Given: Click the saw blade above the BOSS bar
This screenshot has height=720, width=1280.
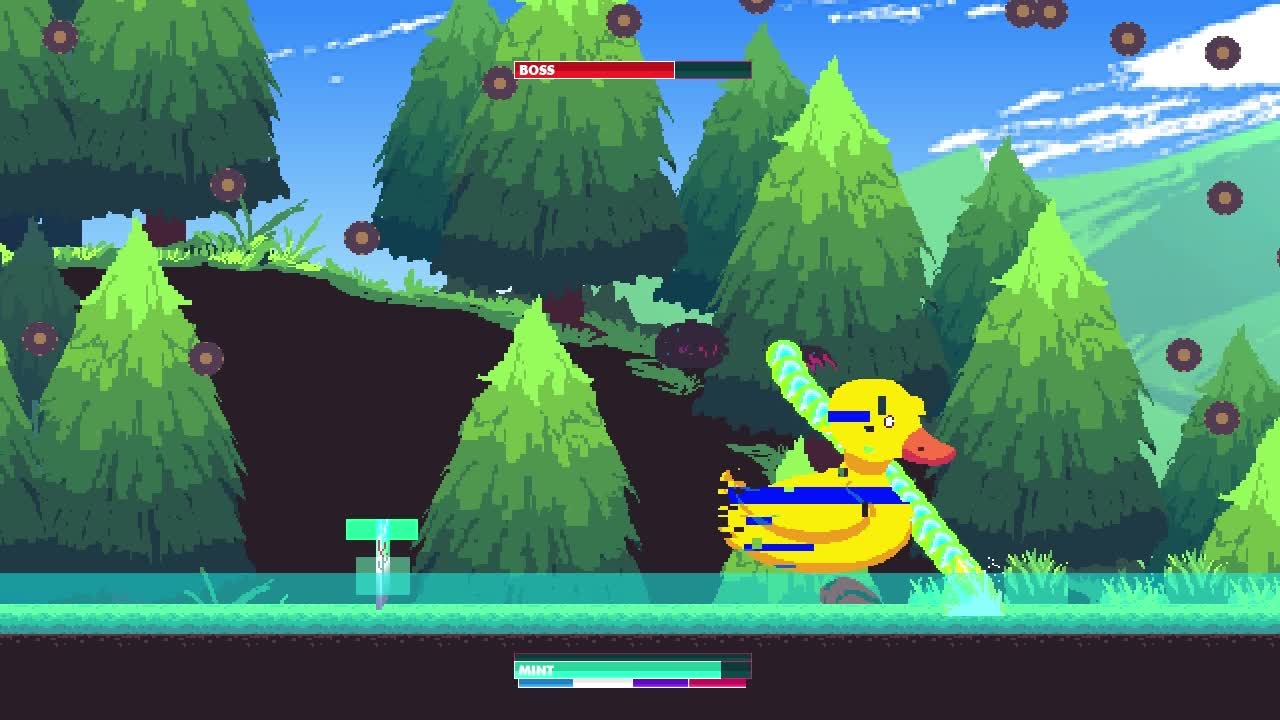Looking at the screenshot, I should click(625, 20).
